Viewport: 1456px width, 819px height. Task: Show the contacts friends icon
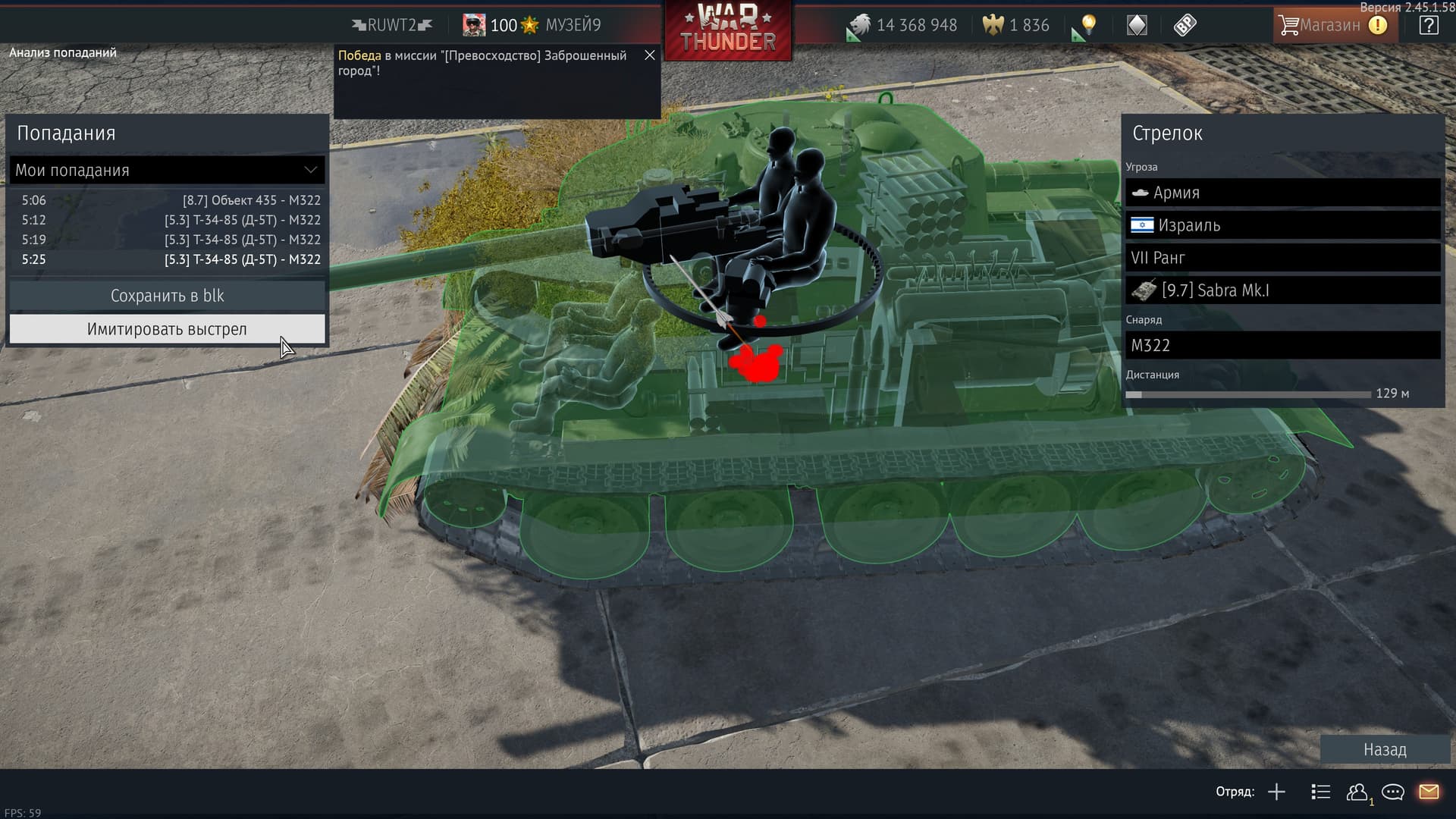click(x=1357, y=792)
